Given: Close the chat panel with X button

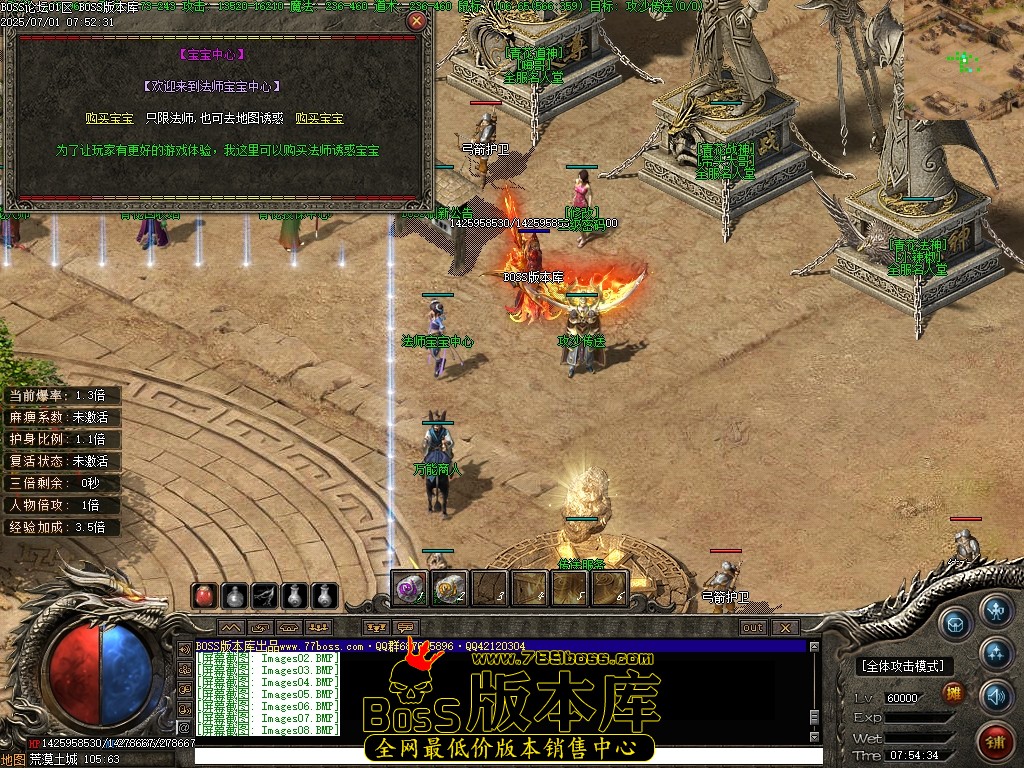Looking at the screenshot, I should coord(785,628).
